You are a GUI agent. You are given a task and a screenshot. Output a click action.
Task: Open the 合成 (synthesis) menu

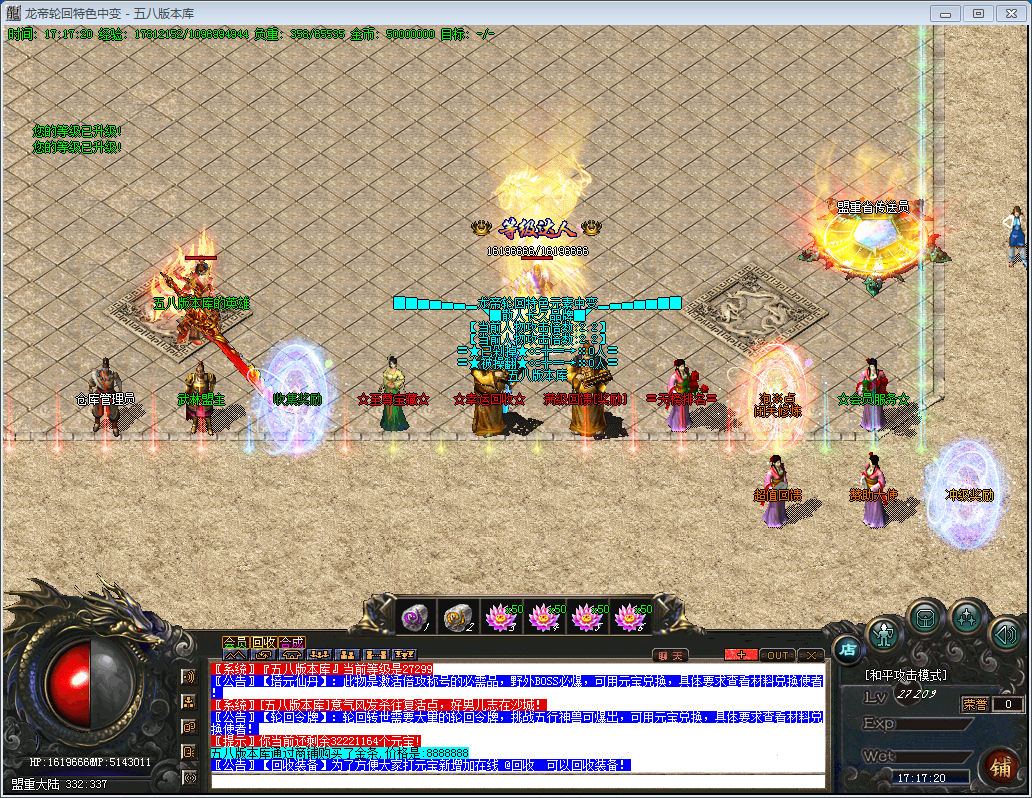(x=292, y=641)
